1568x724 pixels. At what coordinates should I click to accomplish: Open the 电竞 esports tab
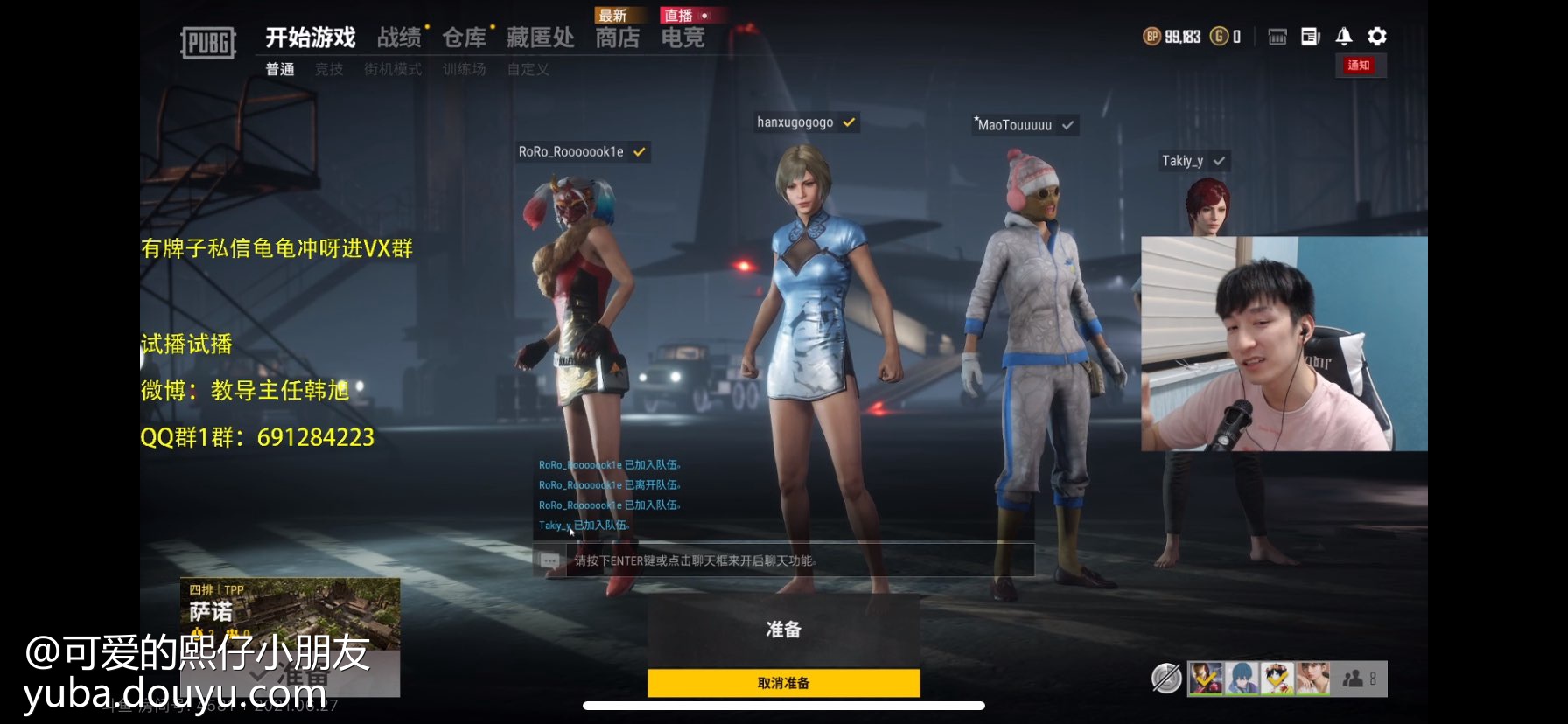[682, 38]
